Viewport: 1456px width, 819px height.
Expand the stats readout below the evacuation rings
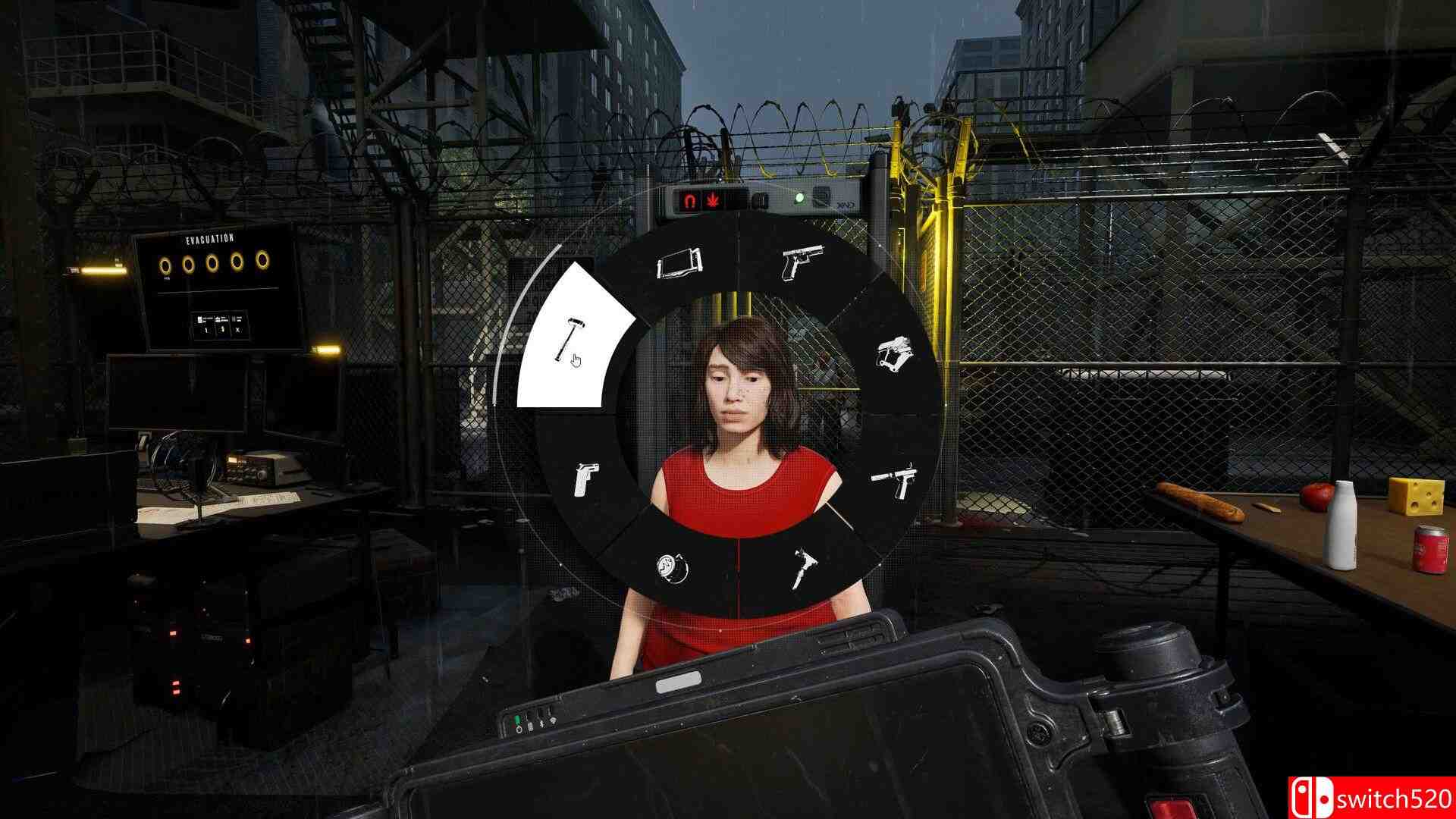click(x=221, y=325)
